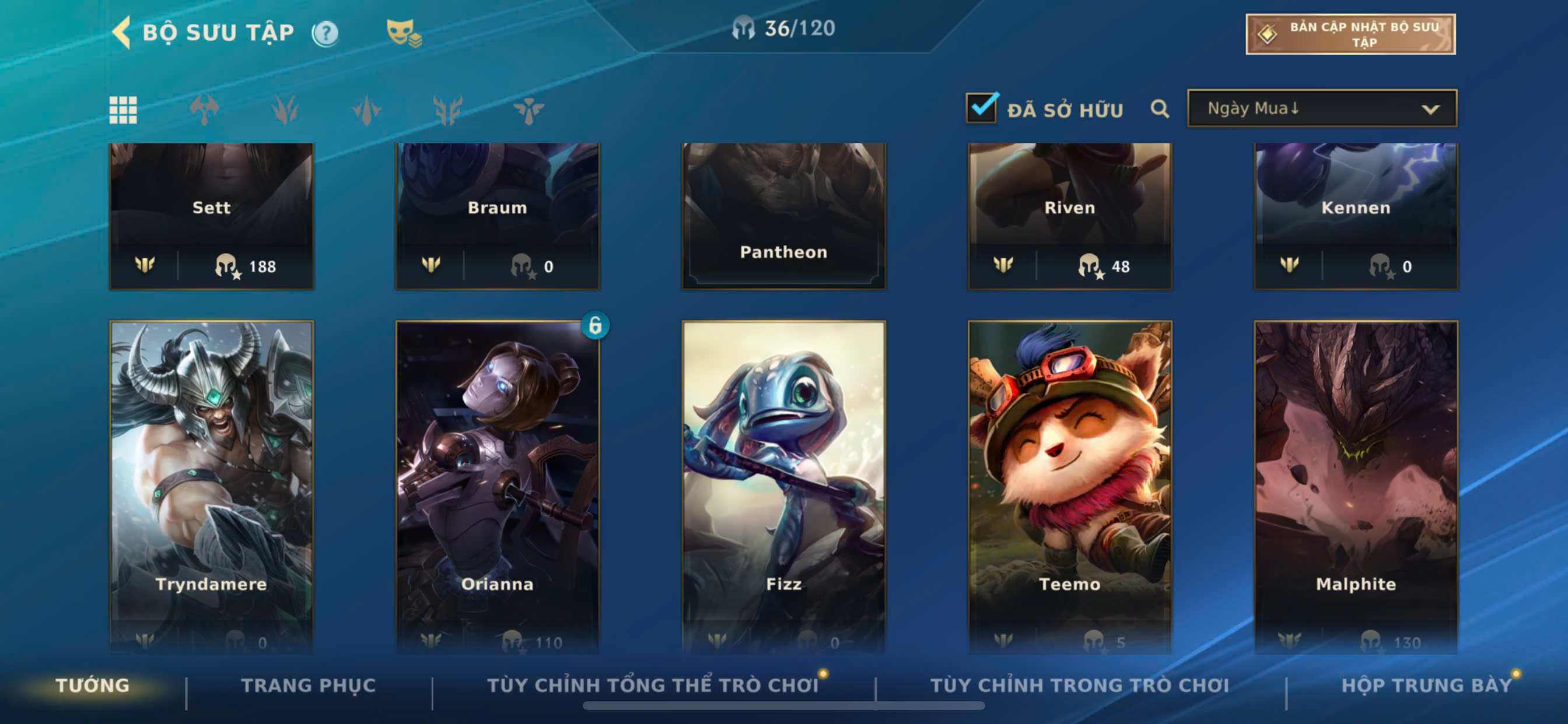
Task: Switch to the Hộp Trưng Bày tab
Action: (x=1426, y=686)
